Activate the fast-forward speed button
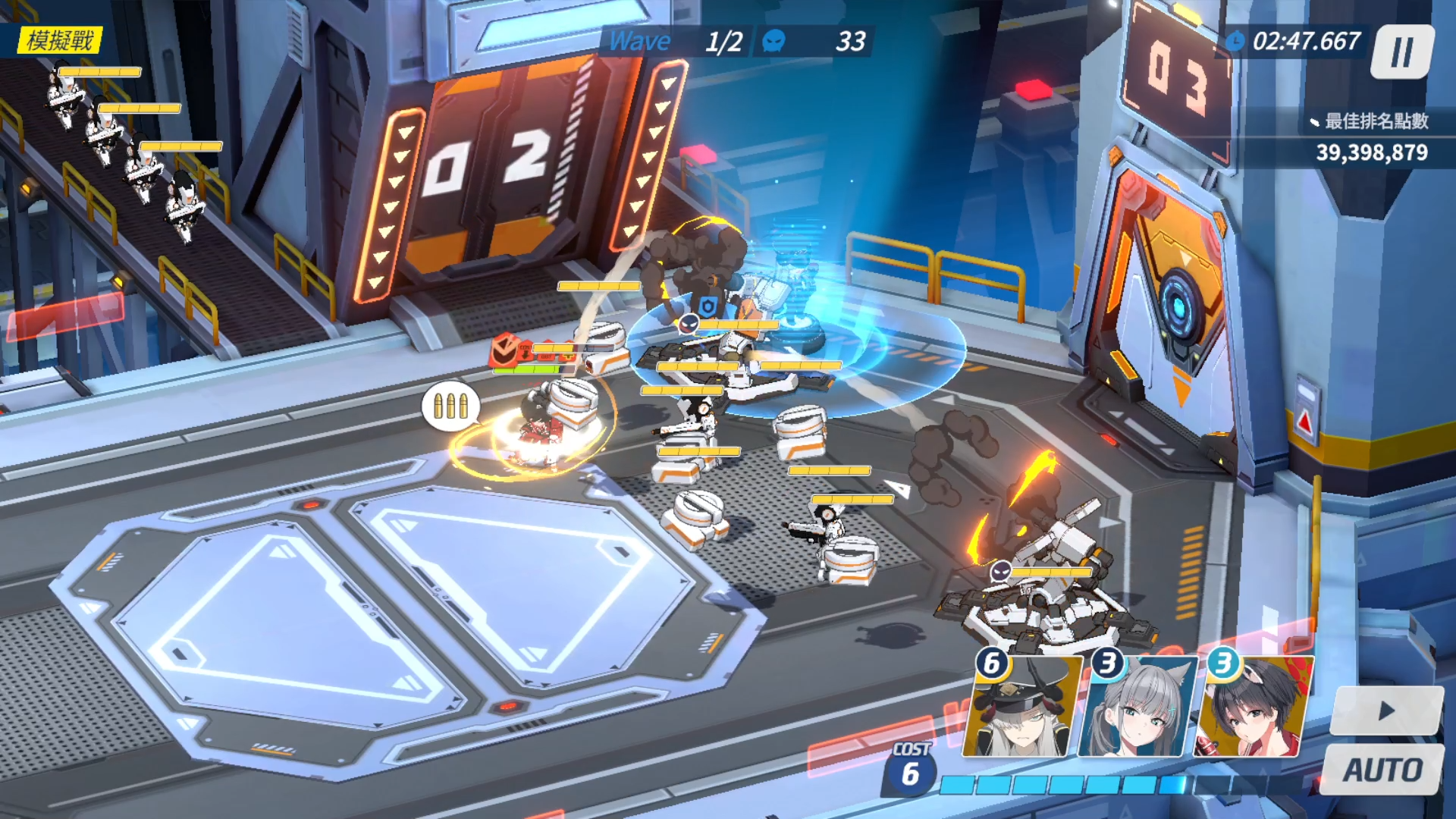 (x=1386, y=711)
